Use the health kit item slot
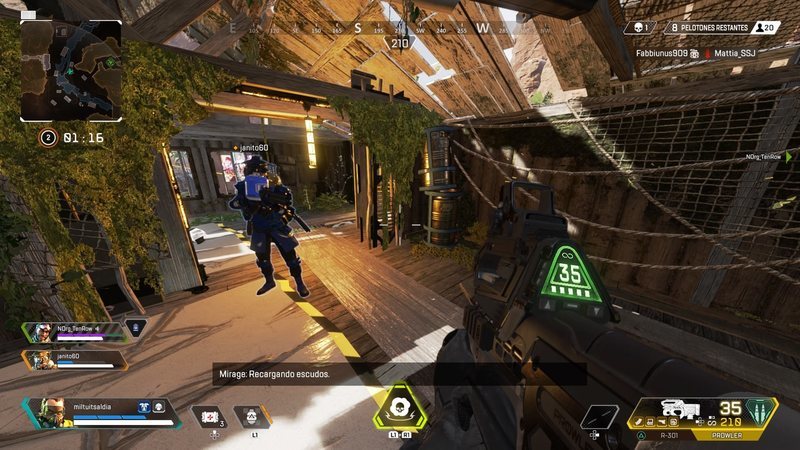This screenshot has width=800, height=450. (210, 416)
